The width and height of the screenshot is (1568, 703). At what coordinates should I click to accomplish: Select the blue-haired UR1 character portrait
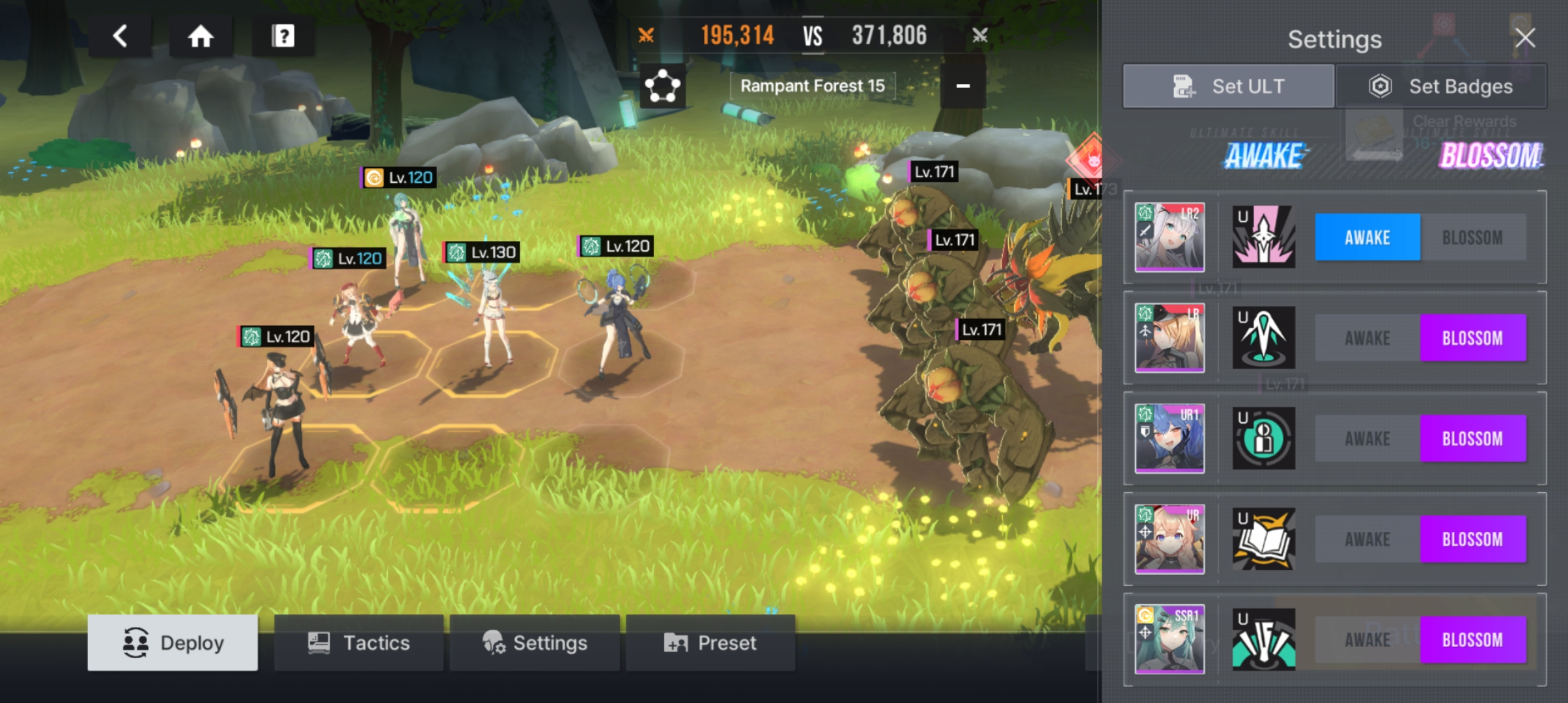1169,438
